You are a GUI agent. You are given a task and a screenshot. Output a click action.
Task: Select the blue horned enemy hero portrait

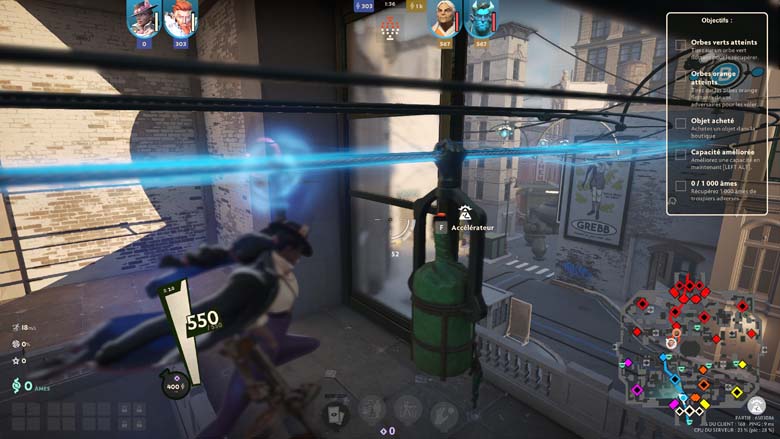tap(481, 18)
